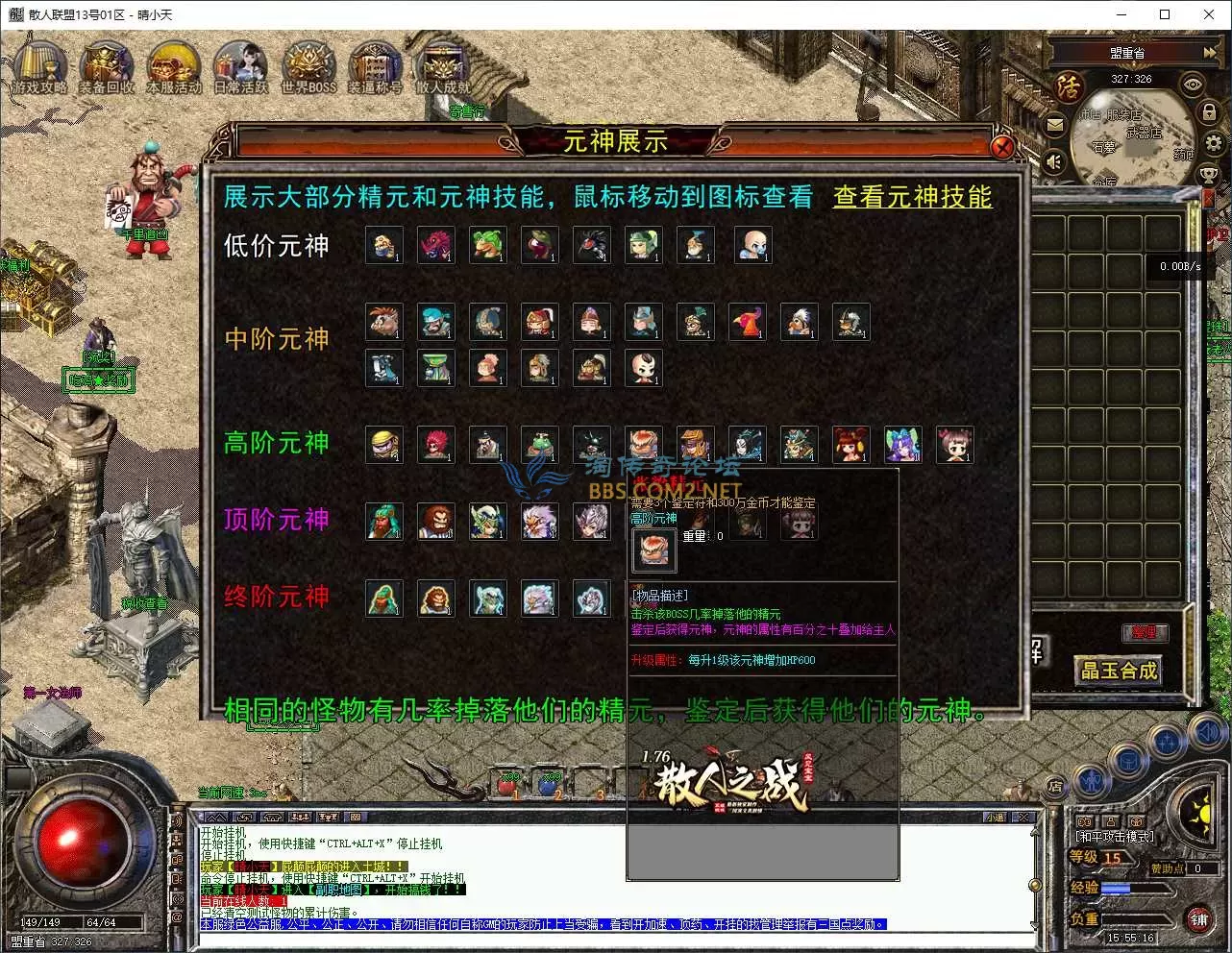Open settings via the gear icon near minimap

(1211, 144)
